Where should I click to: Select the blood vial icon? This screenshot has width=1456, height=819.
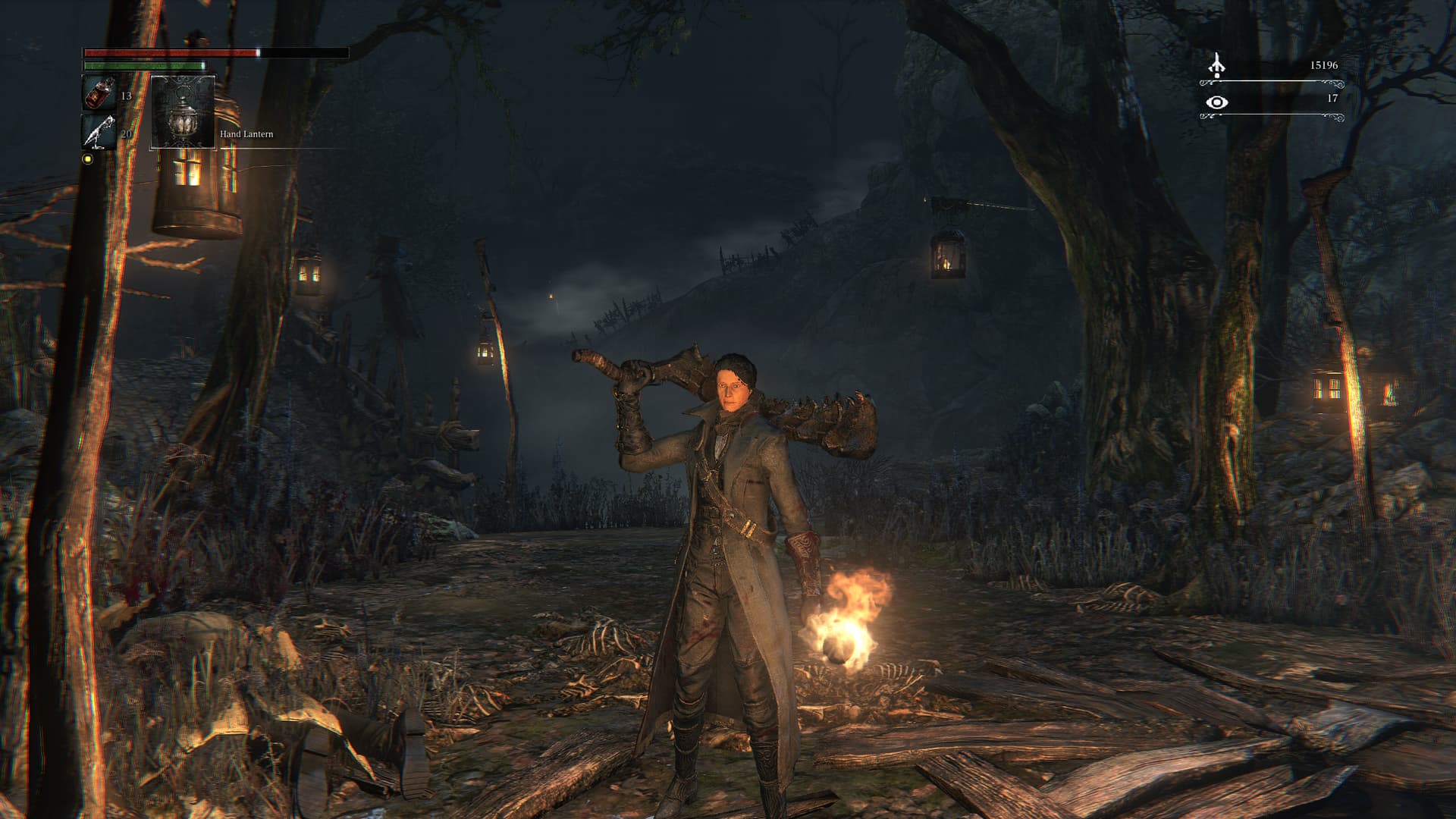pyautogui.click(x=99, y=94)
